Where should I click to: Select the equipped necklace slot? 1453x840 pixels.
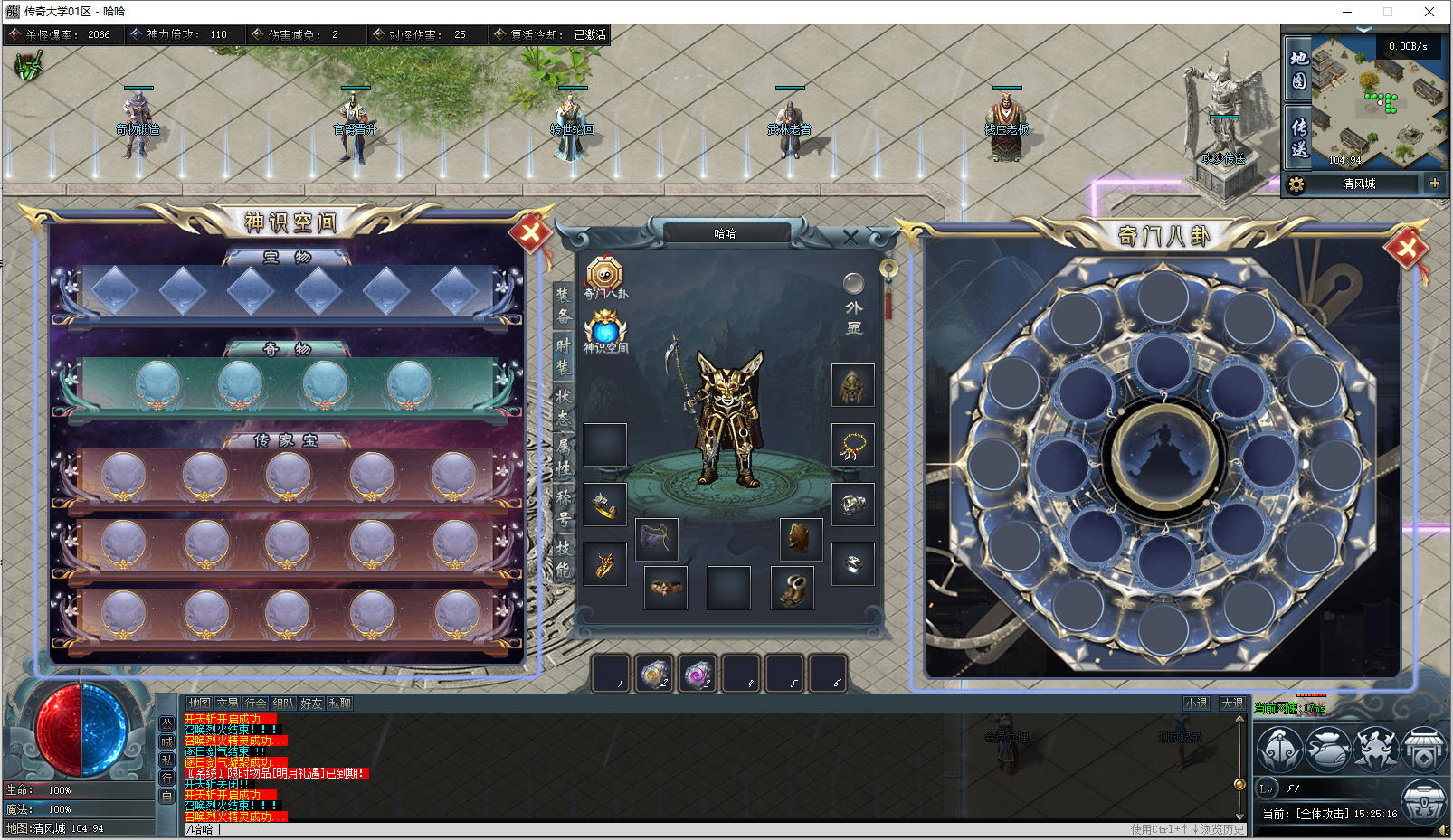click(x=852, y=445)
